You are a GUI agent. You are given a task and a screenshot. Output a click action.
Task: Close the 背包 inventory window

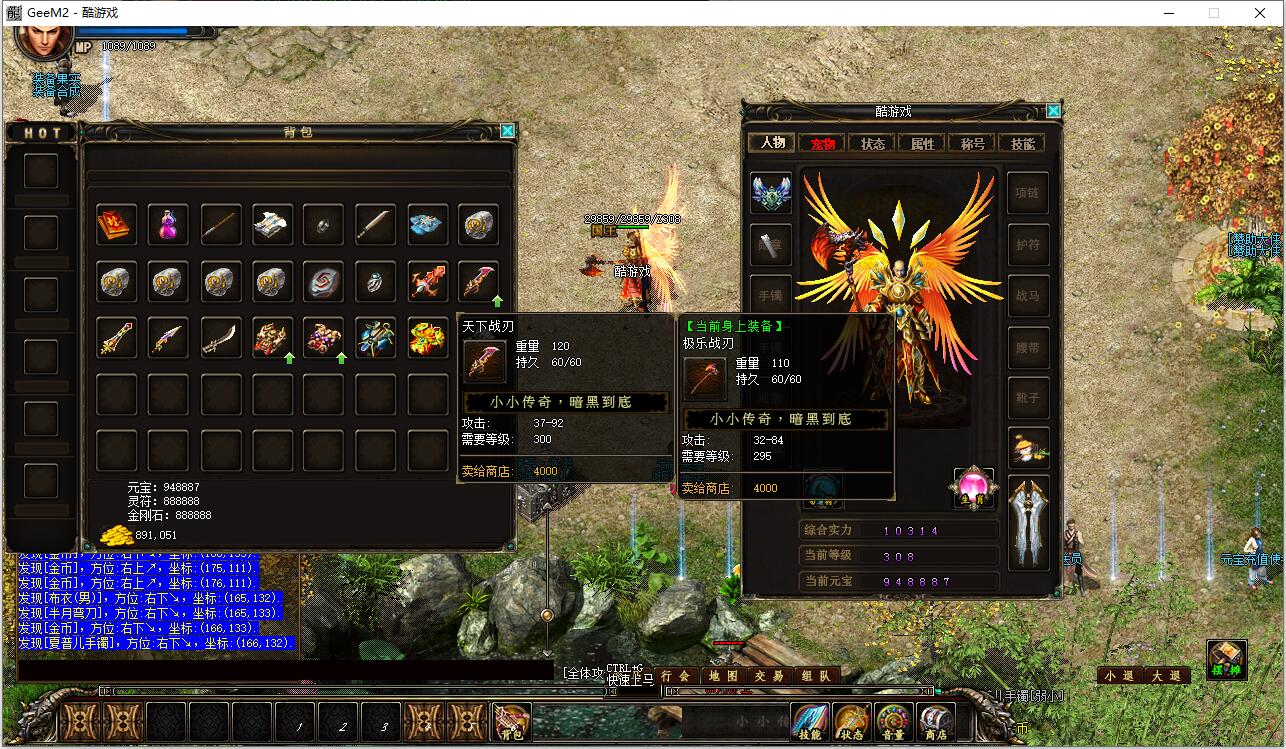point(508,131)
